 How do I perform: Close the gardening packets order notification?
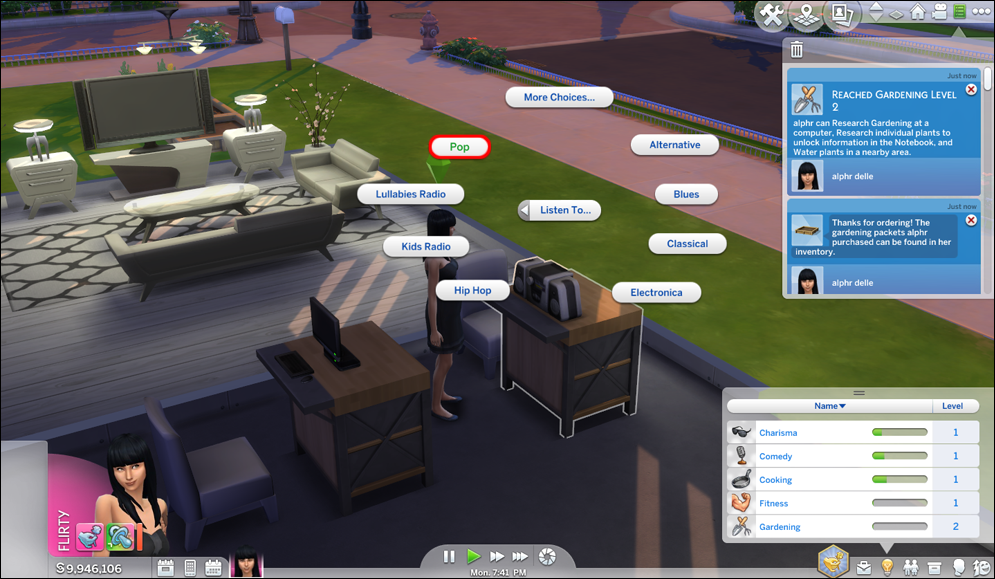pos(970,220)
